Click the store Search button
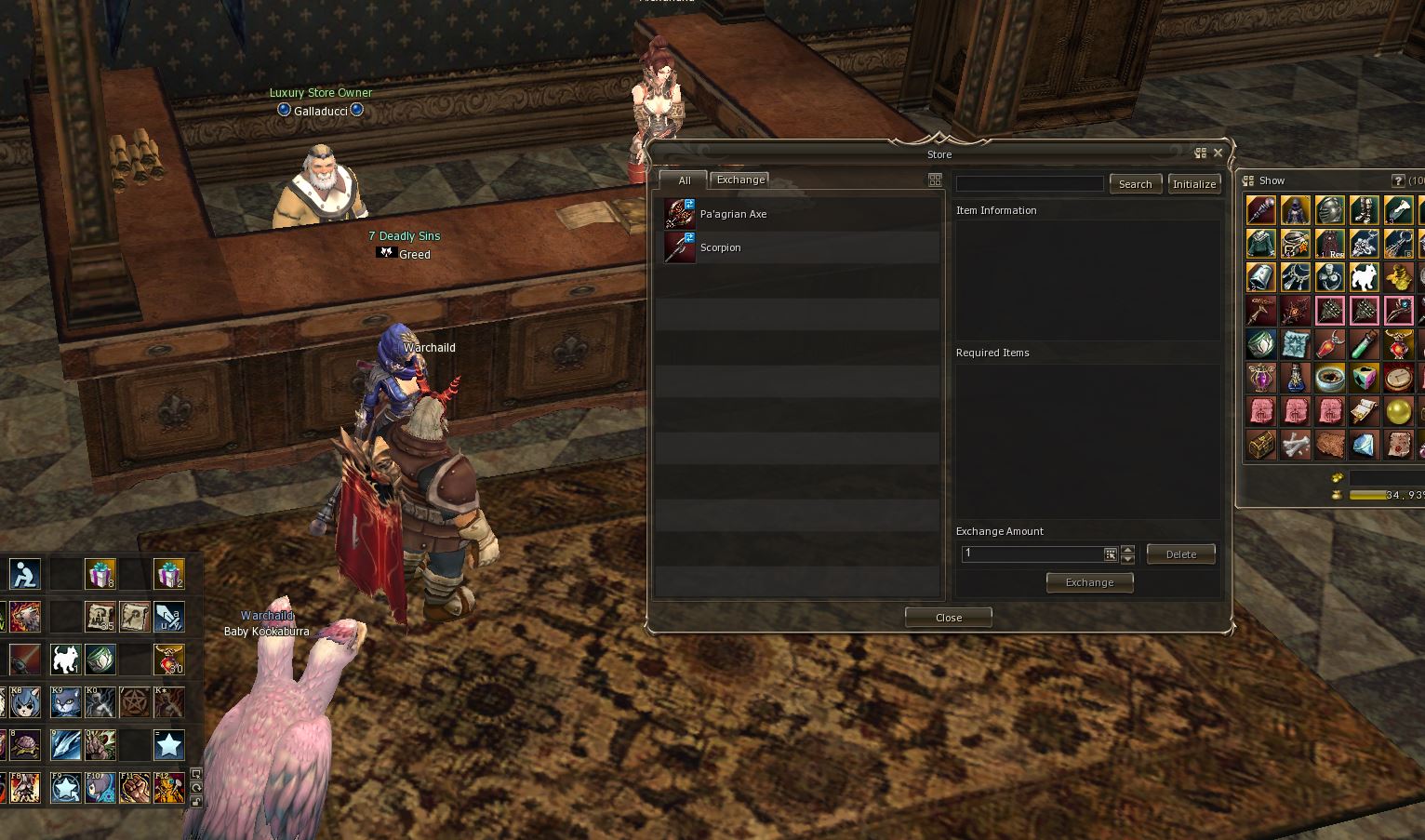The width and height of the screenshot is (1425, 840). click(1135, 184)
